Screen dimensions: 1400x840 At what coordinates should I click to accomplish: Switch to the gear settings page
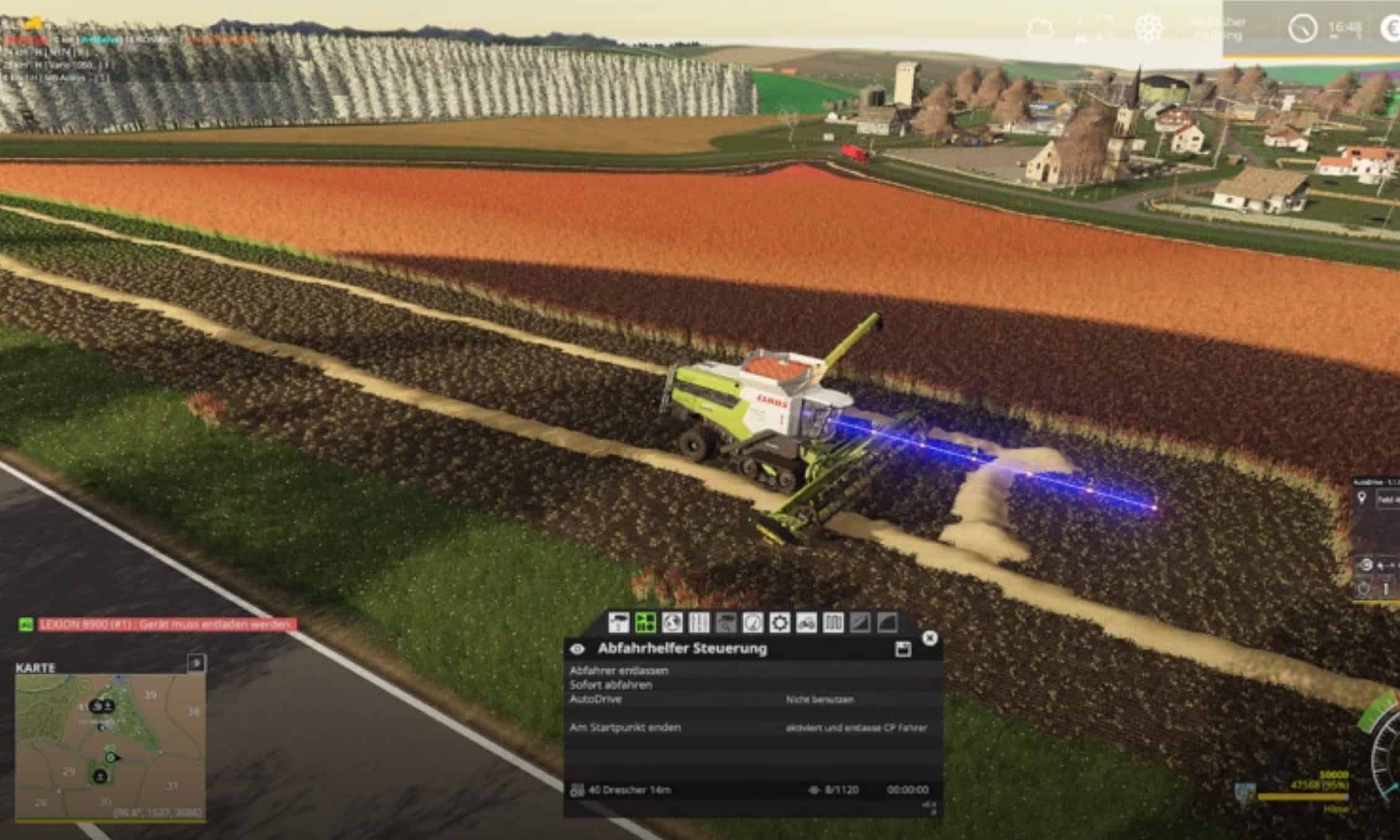(x=779, y=622)
